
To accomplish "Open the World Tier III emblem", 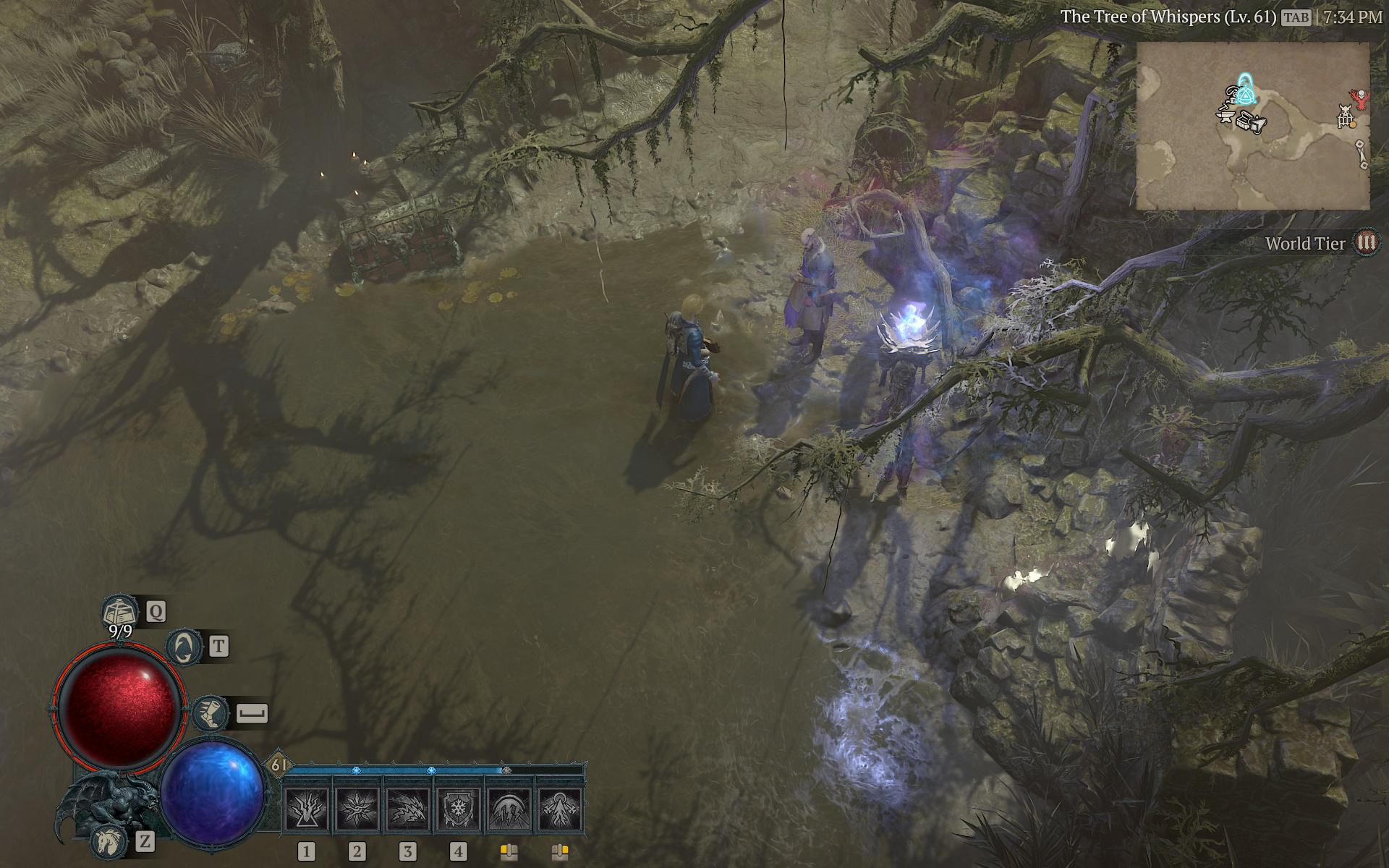I will [1366, 243].
